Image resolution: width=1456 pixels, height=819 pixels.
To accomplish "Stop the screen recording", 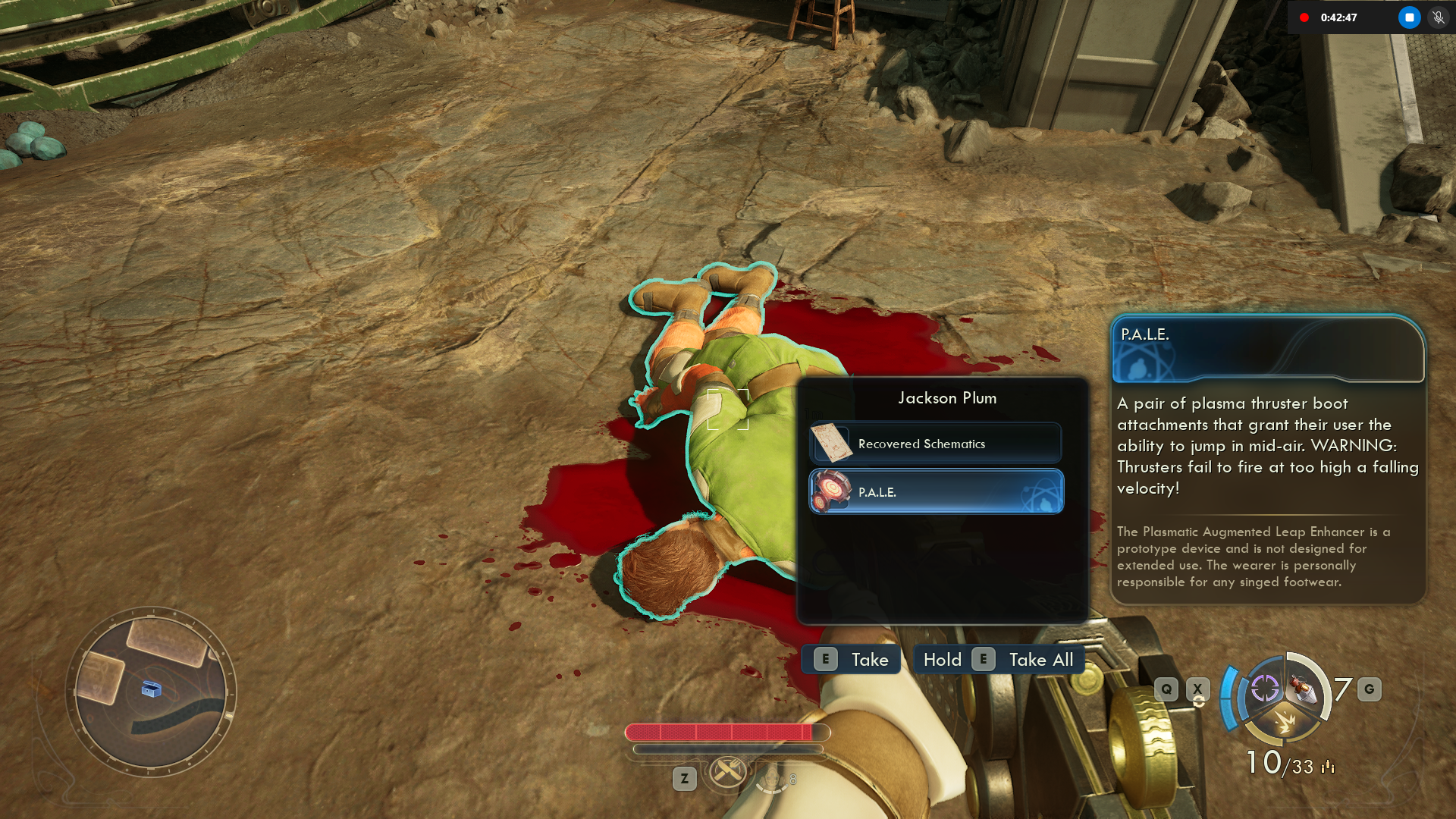I will tap(1409, 17).
